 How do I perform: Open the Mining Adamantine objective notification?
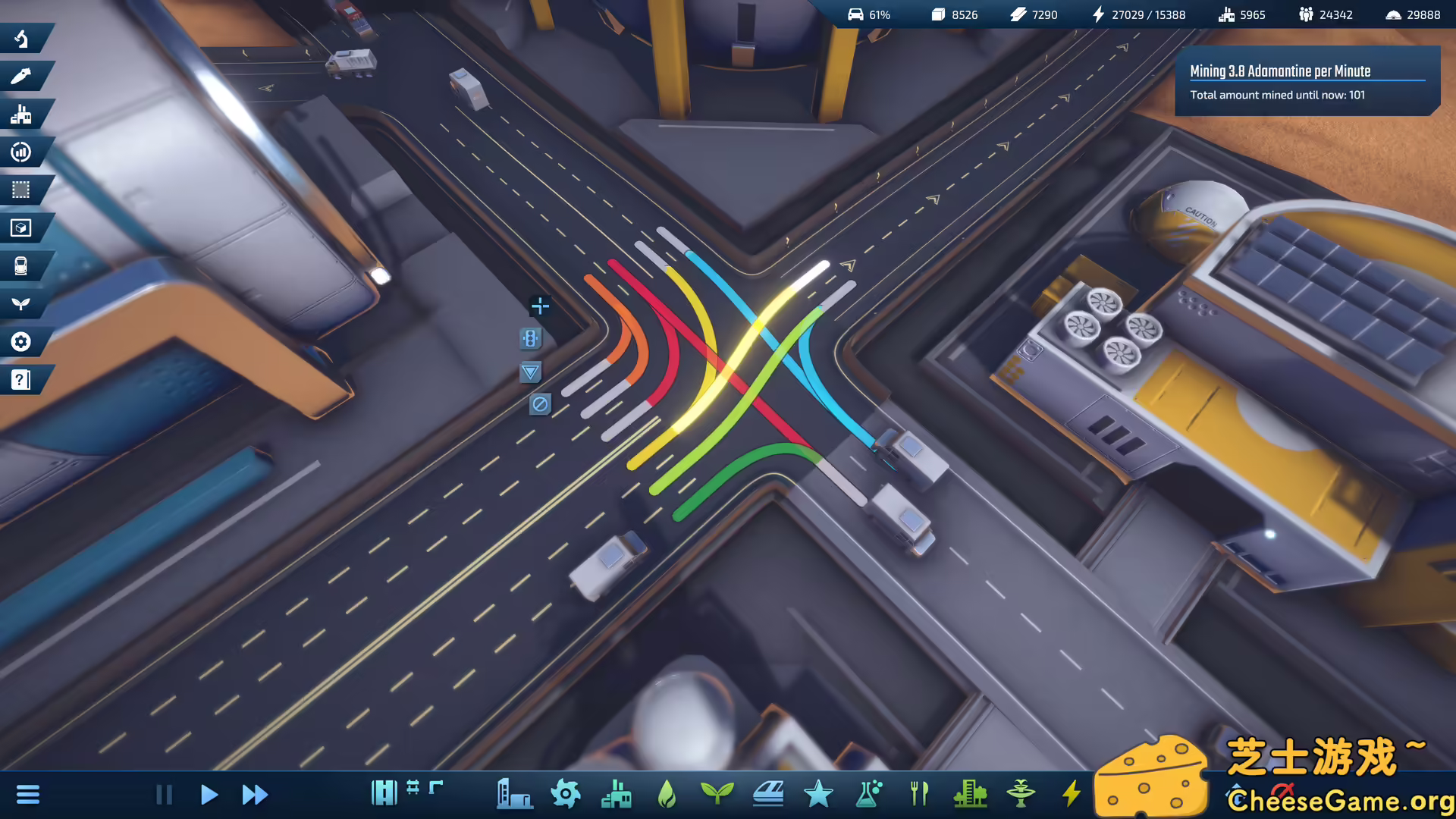[1307, 81]
